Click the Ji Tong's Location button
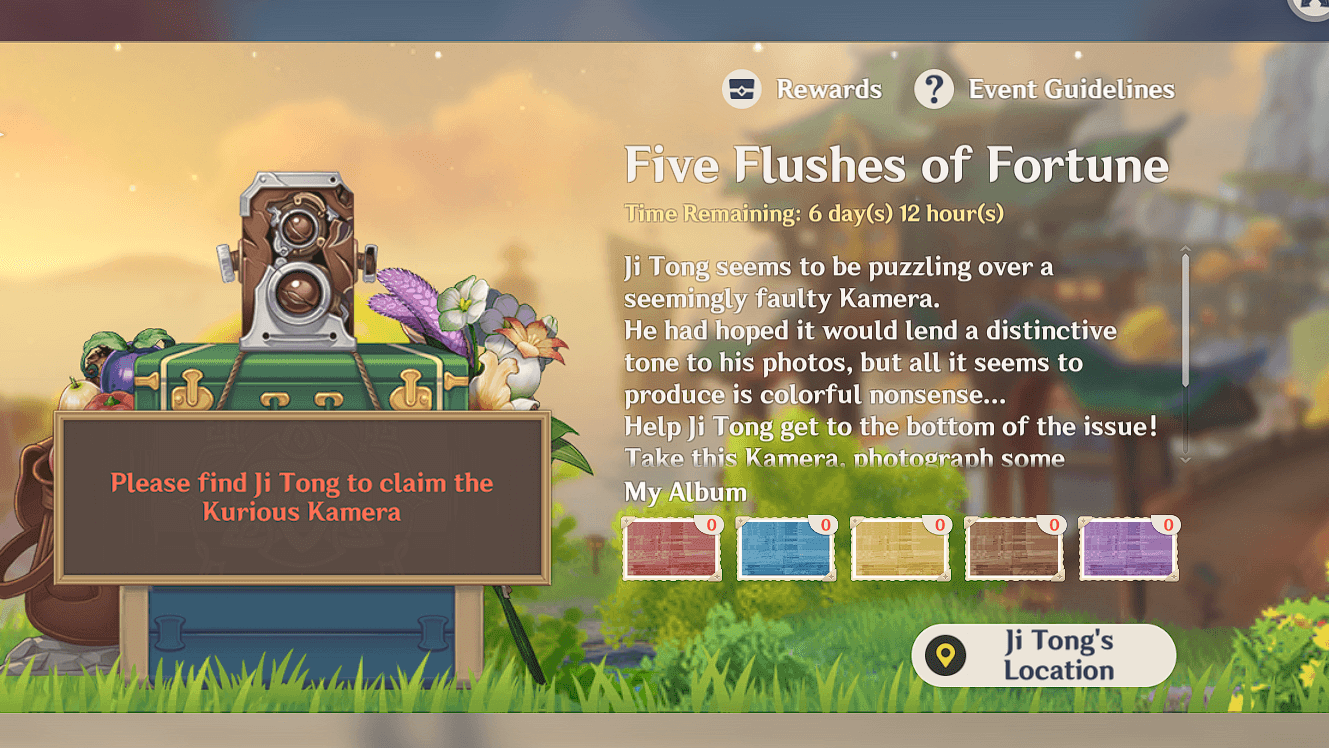Screen dimensions: 1329x748 (1045, 655)
